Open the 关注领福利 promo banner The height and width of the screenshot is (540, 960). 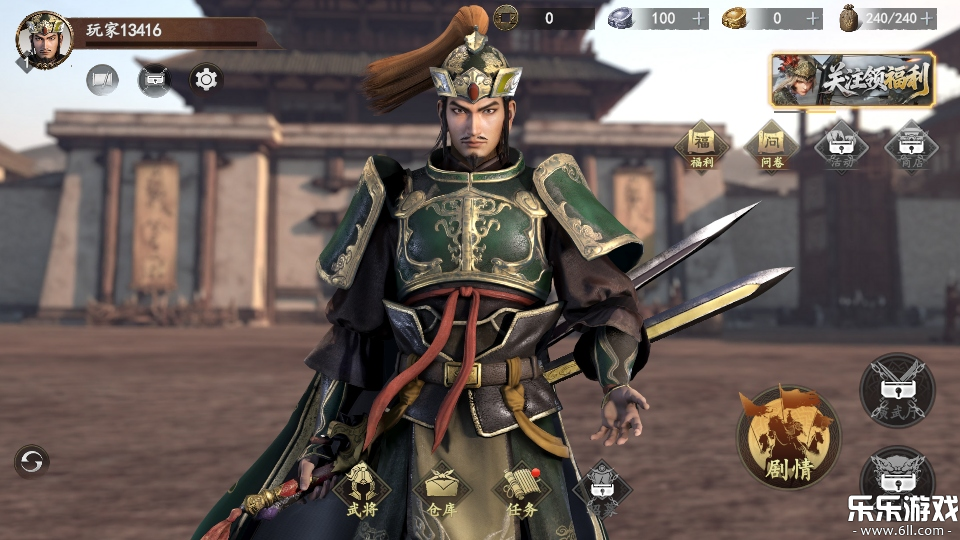pos(853,81)
